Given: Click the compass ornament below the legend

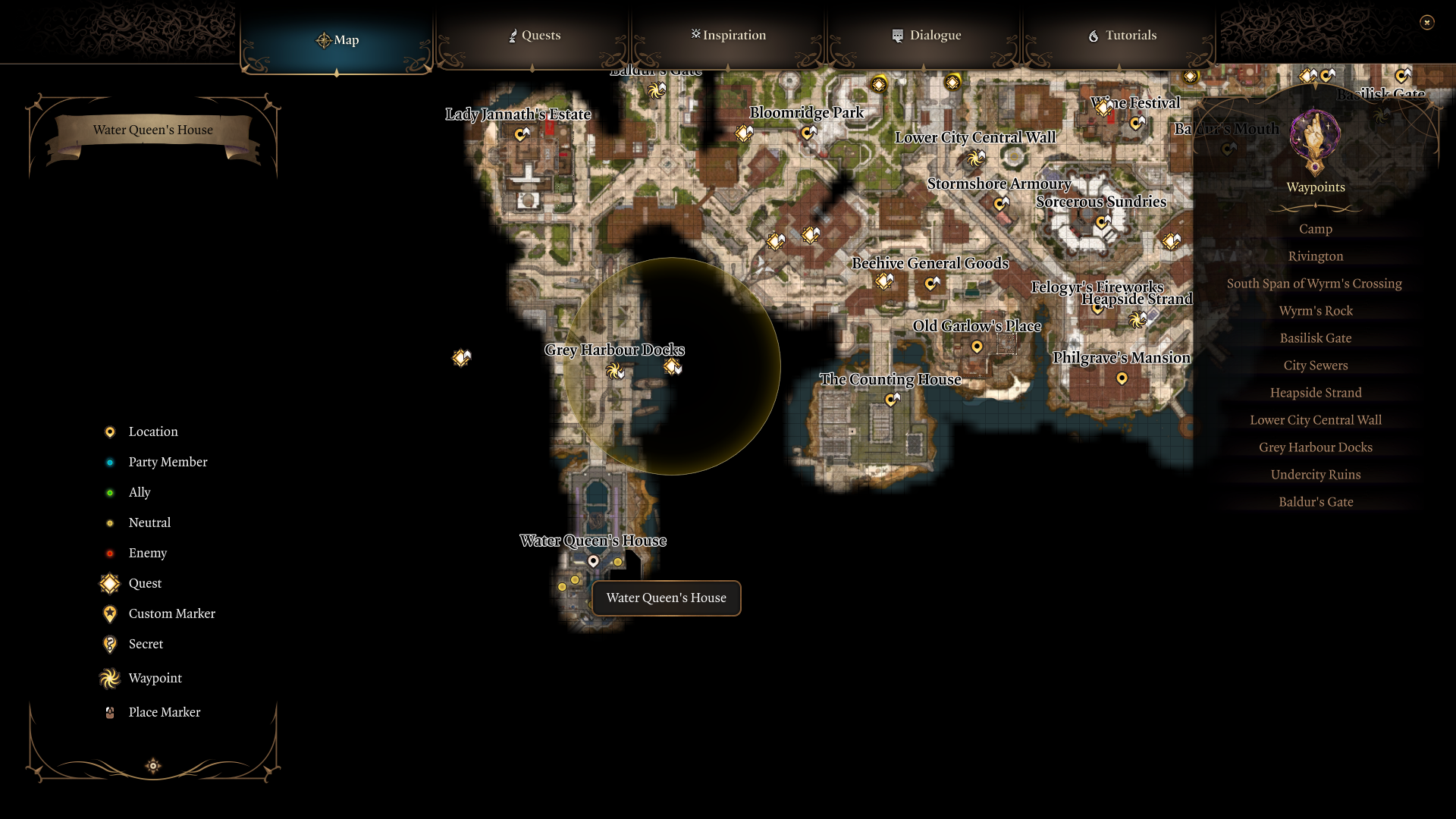Looking at the screenshot, I should tap(152, 766).
